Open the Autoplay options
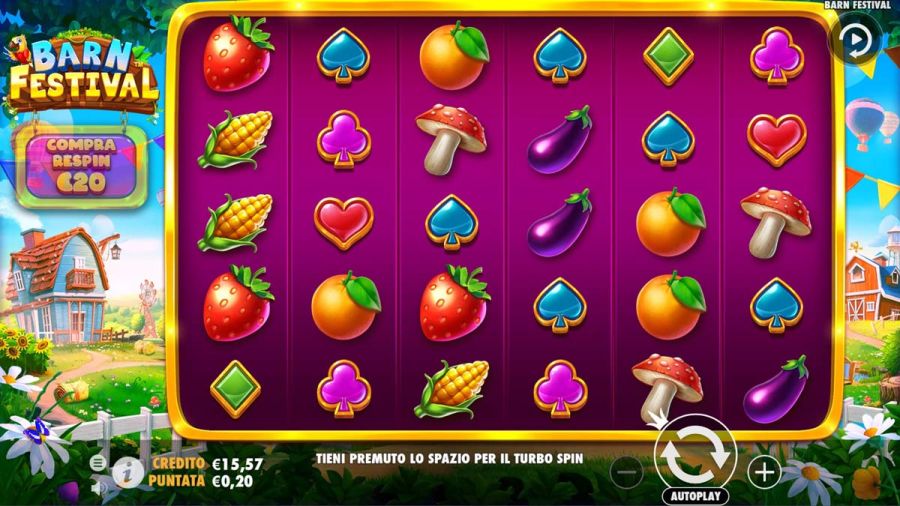The width and height of the screenshot is (900, 506). tap(695, 496)
